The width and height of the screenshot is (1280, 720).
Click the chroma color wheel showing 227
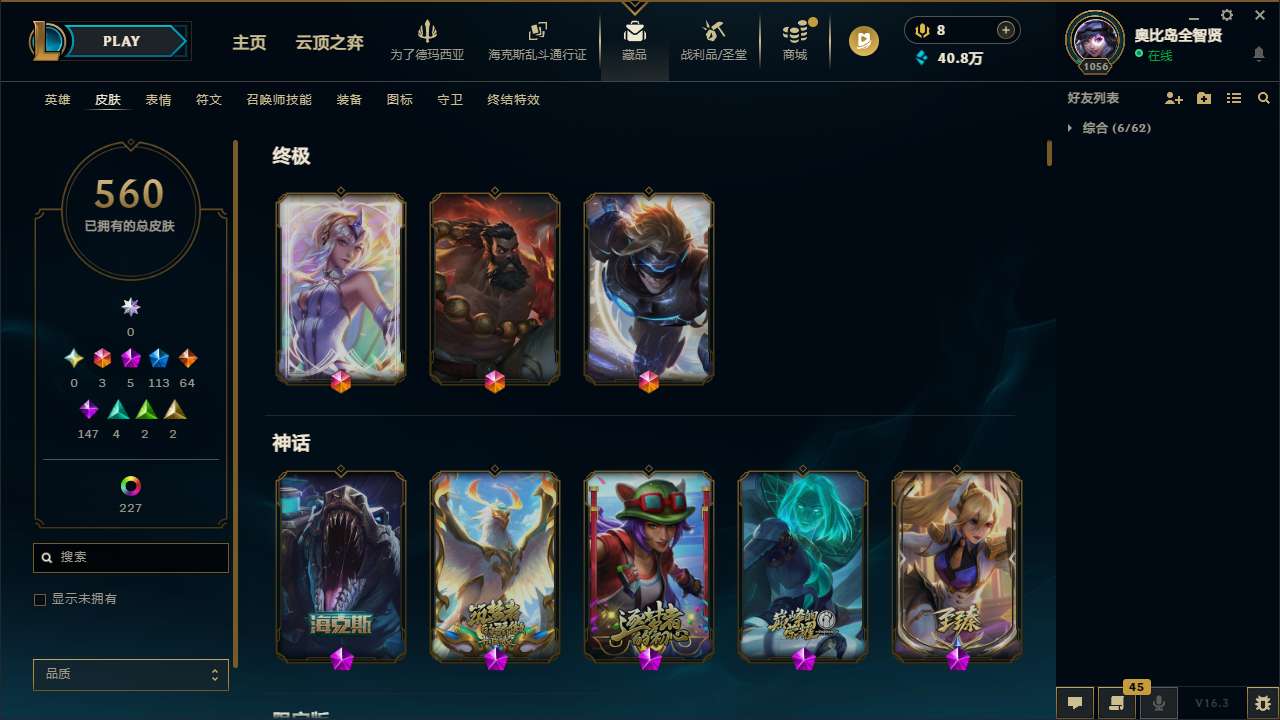(130, 487)
